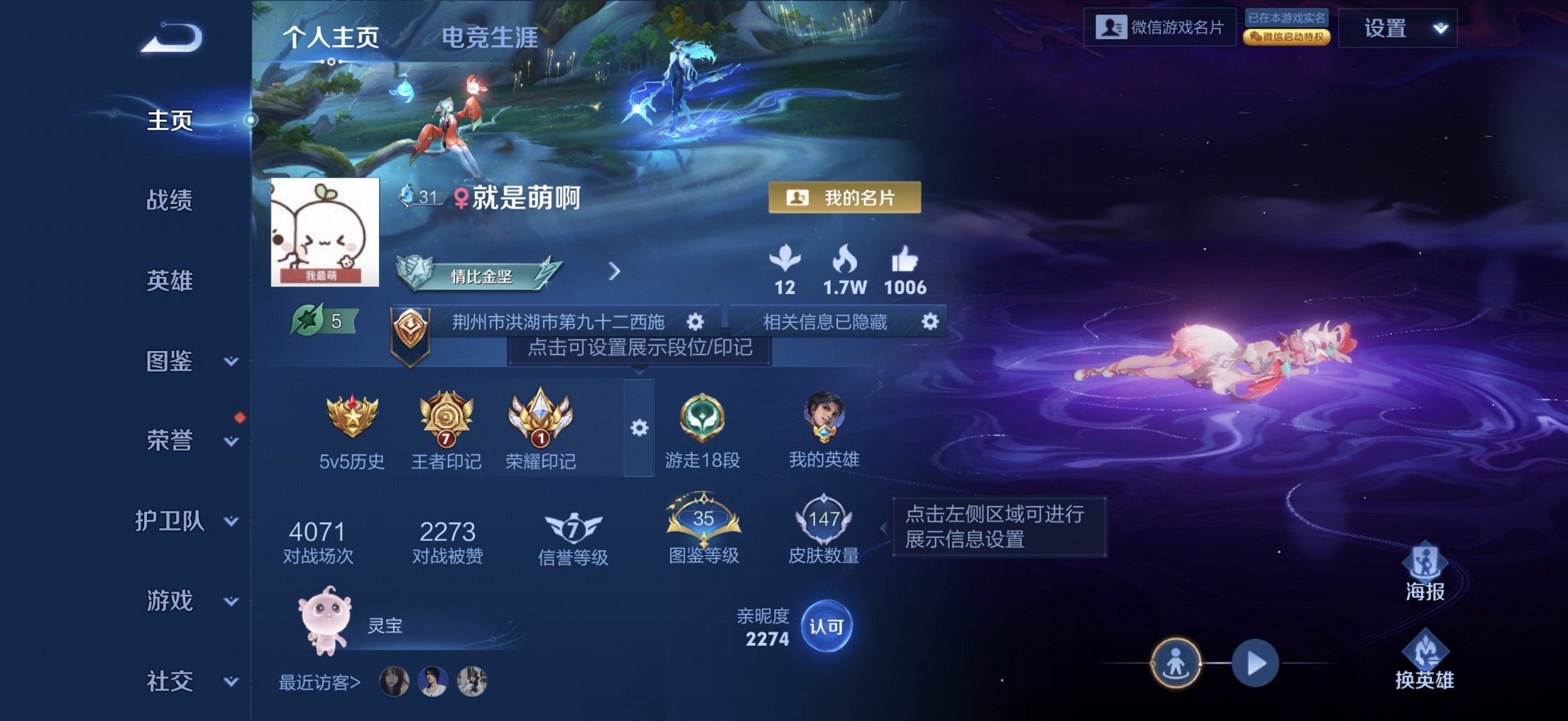1568x721 pixels.
Task: Open 最近访客 recent visitors list
Action: [320, 681]
